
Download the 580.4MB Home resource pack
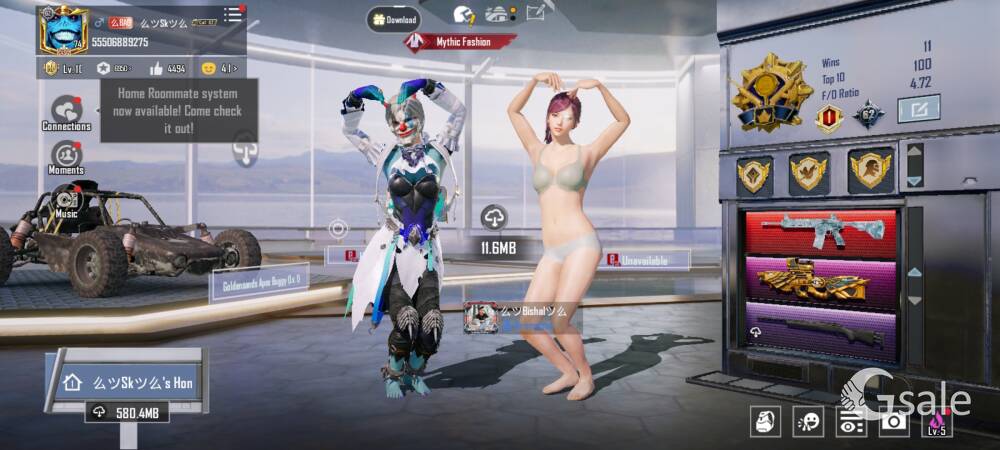click(126, 412)
